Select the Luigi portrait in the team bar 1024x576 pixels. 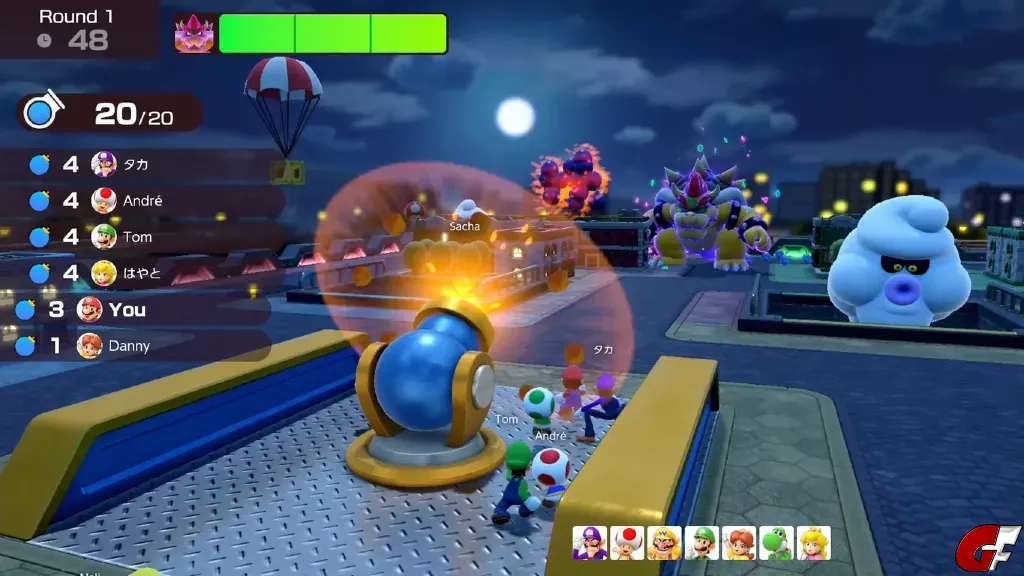[x=702, y=543]
